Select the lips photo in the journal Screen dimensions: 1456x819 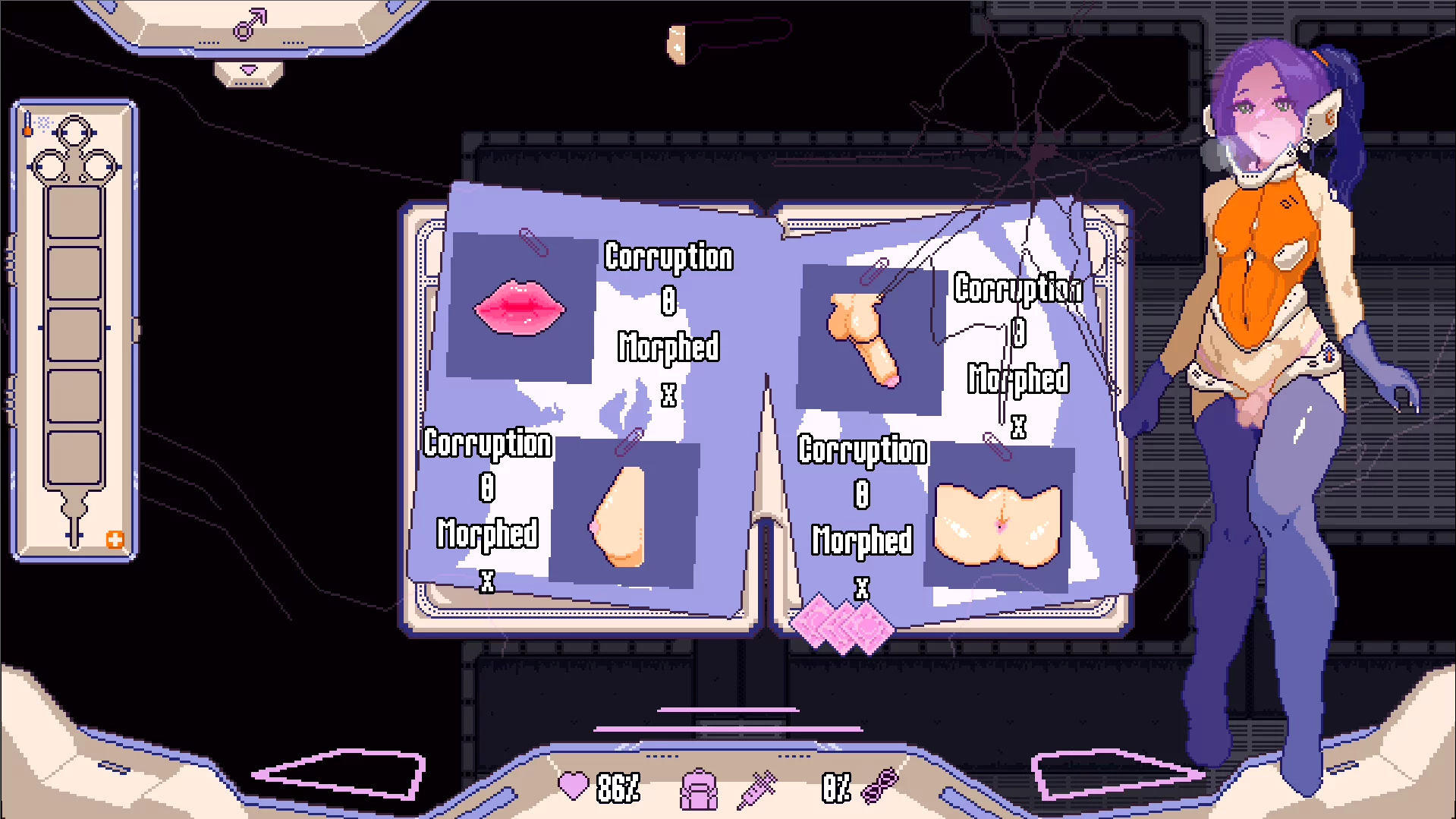coord(520,307)
